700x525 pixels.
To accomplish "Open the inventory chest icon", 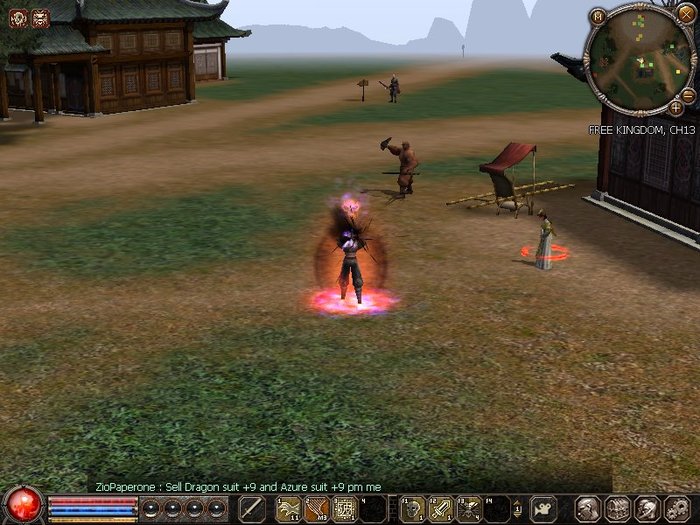I will coord(617,508).
